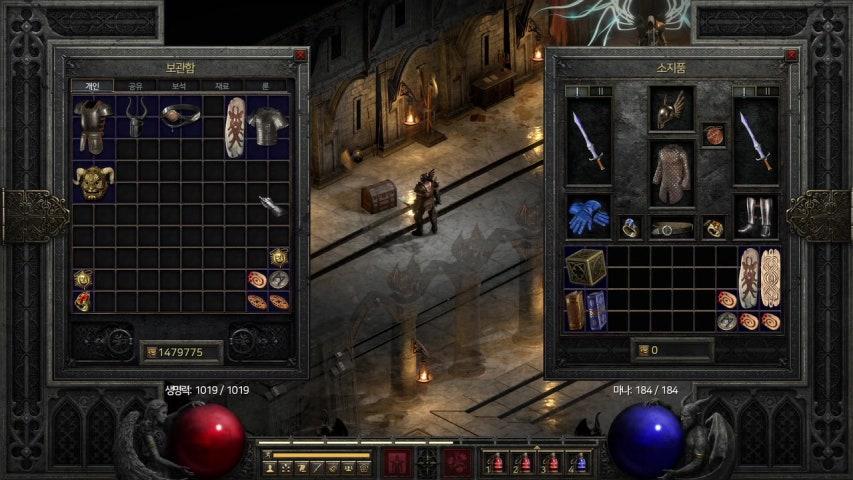Select the equipped belt

coord(671,228)
